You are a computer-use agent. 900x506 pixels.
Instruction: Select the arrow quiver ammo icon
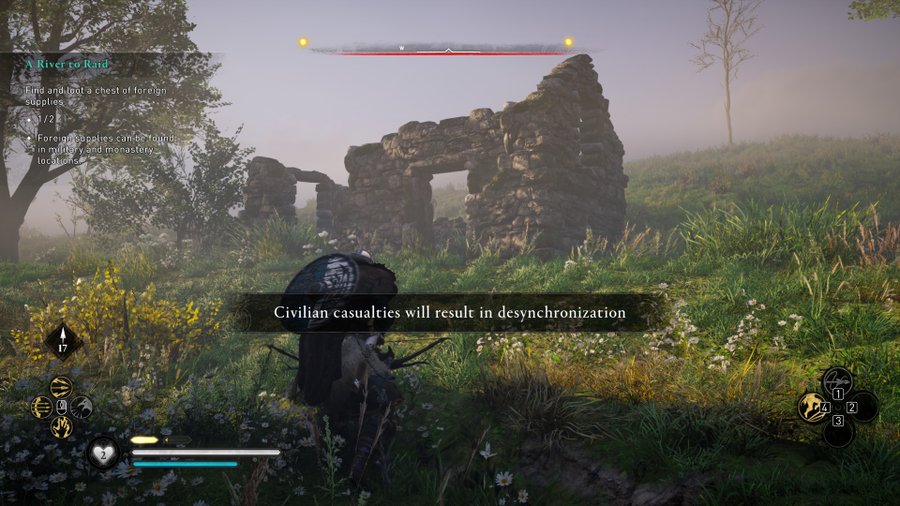click(63, 341)
